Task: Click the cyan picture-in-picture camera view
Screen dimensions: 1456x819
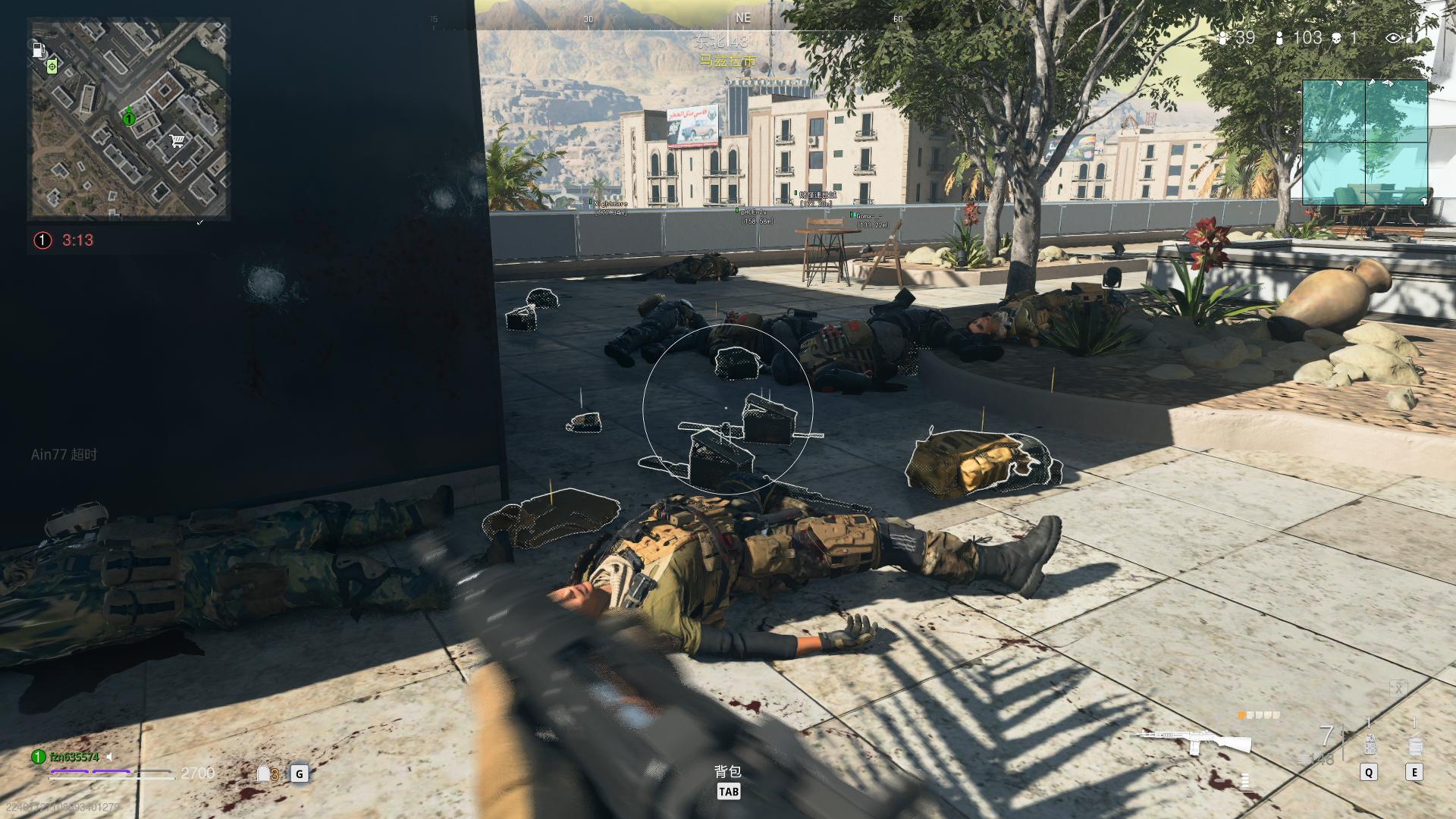Action: click(x=1365, y=142)
